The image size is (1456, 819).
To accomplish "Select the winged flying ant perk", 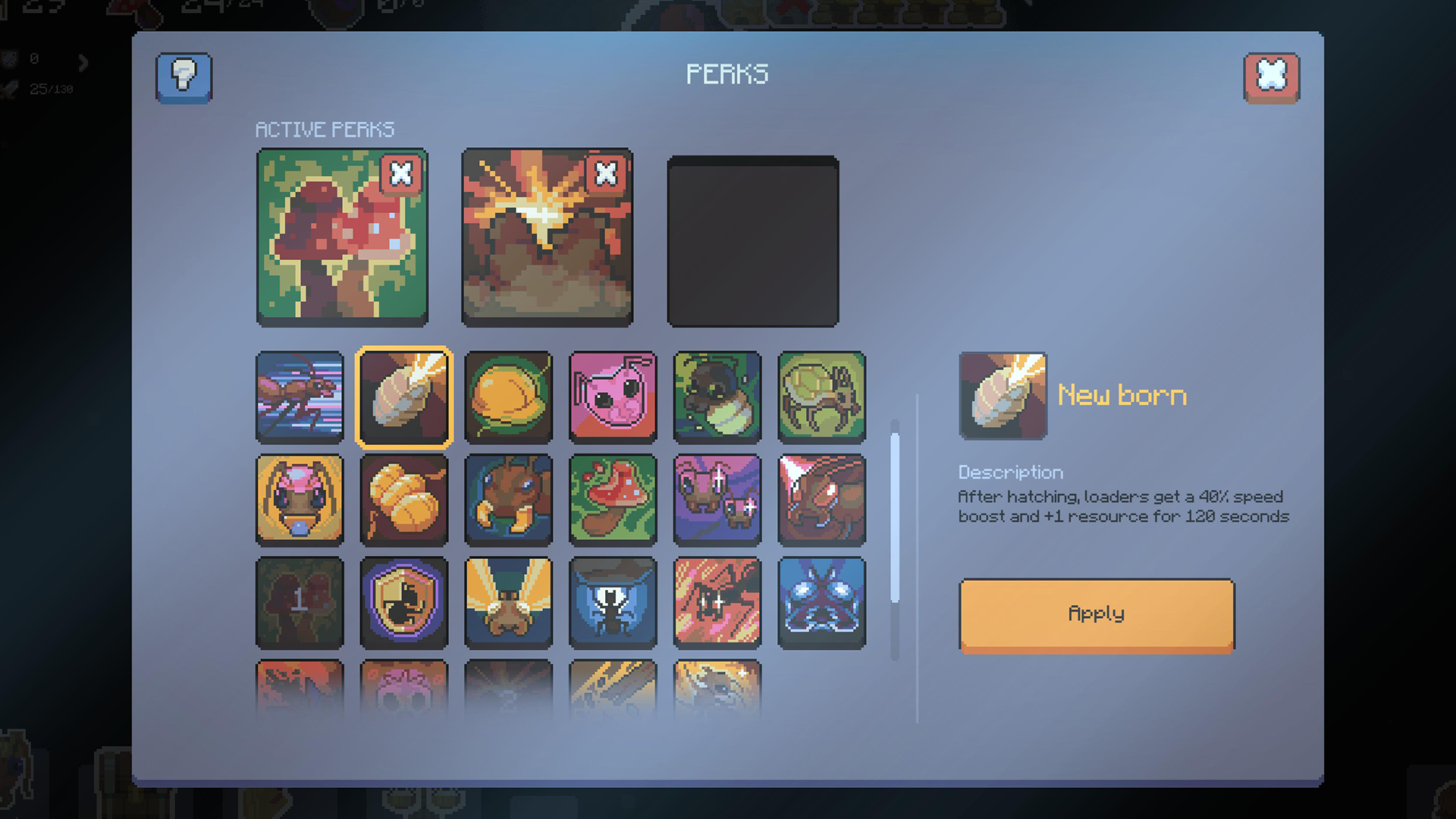I will coord(508,603).
